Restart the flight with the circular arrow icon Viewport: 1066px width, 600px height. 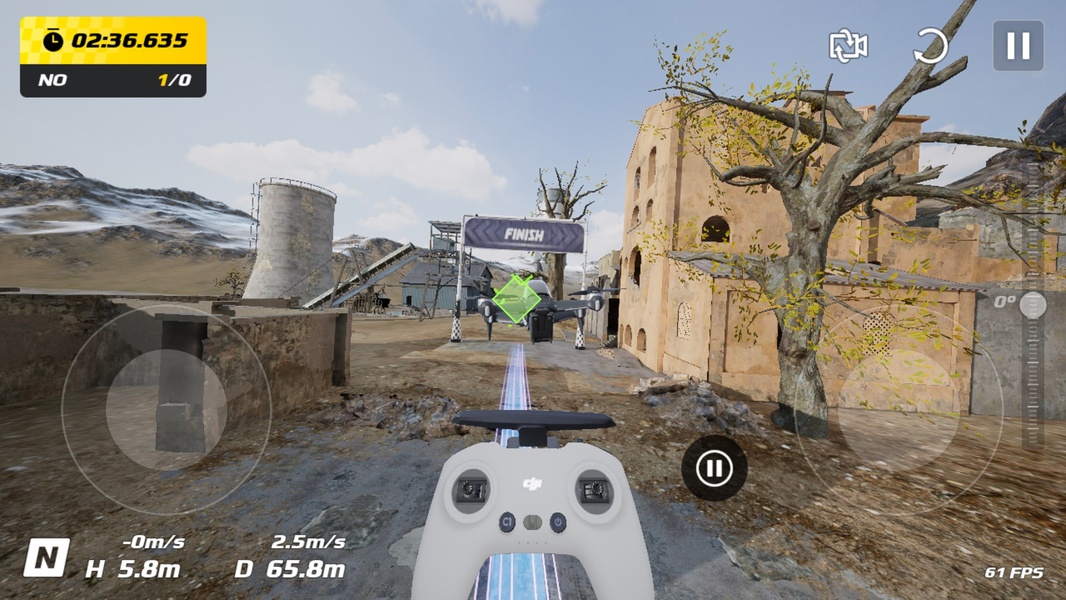(931, 46)
